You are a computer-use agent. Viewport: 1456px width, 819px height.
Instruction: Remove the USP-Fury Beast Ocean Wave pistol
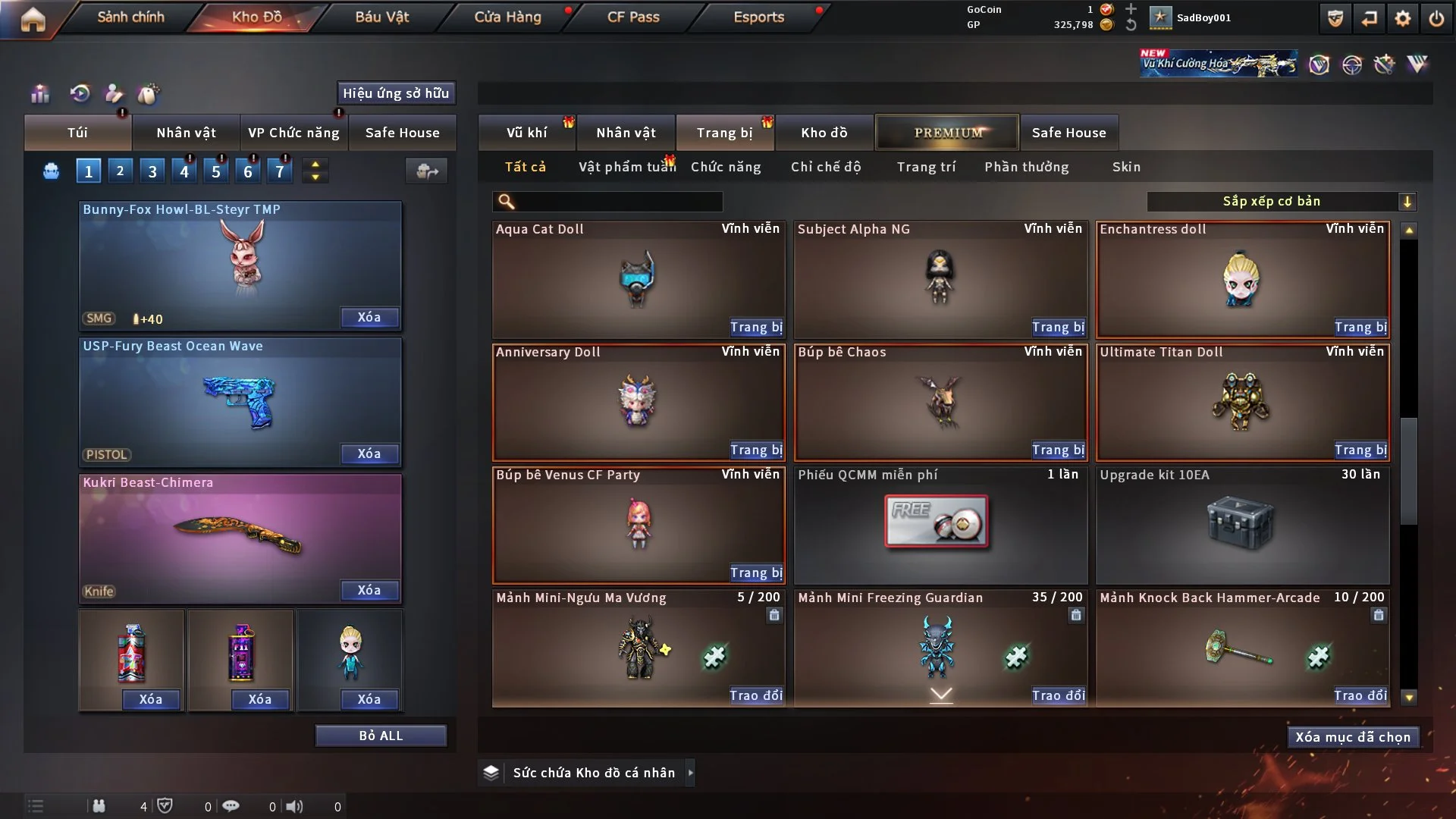(x=369, y=454)
